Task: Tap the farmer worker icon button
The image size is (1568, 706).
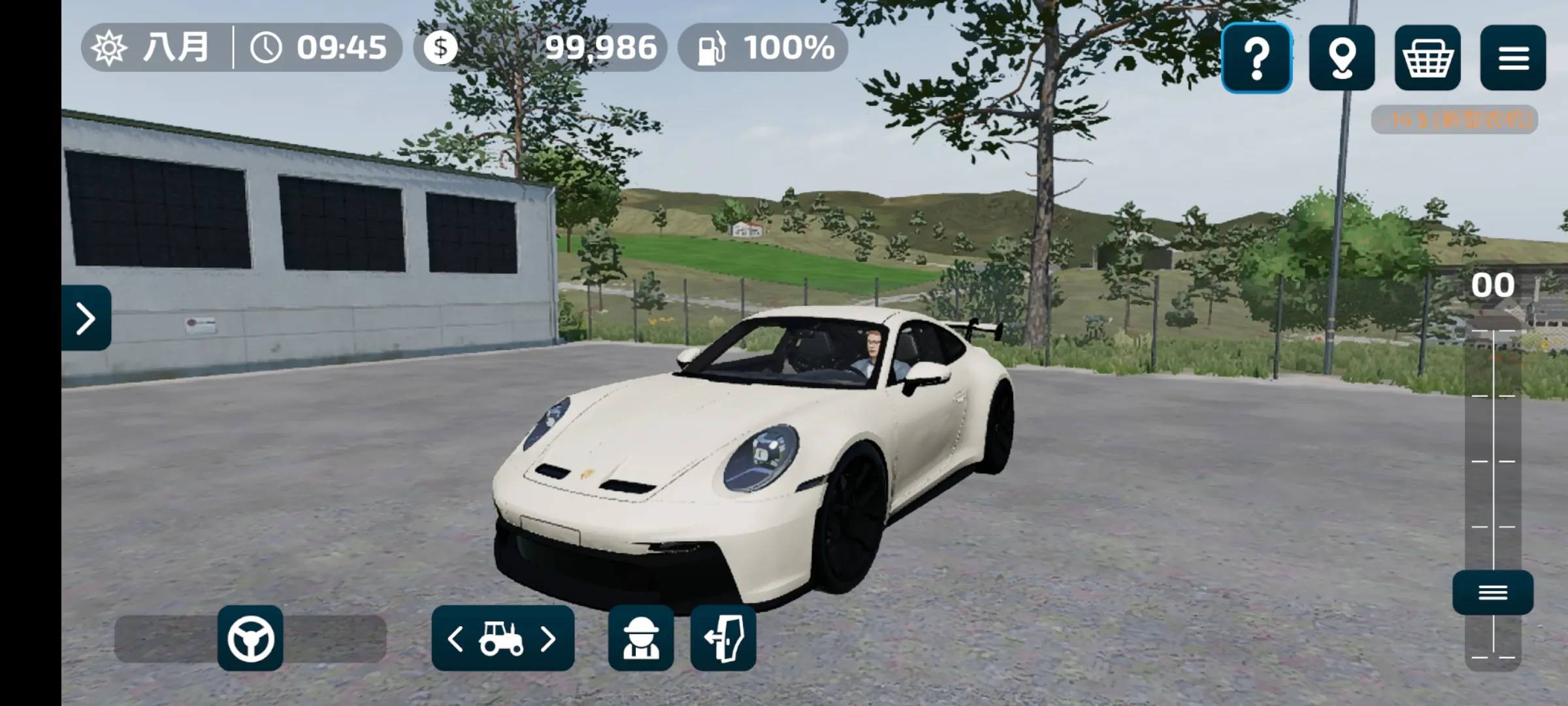Action: pyautogui.click(x=641, y=638)
